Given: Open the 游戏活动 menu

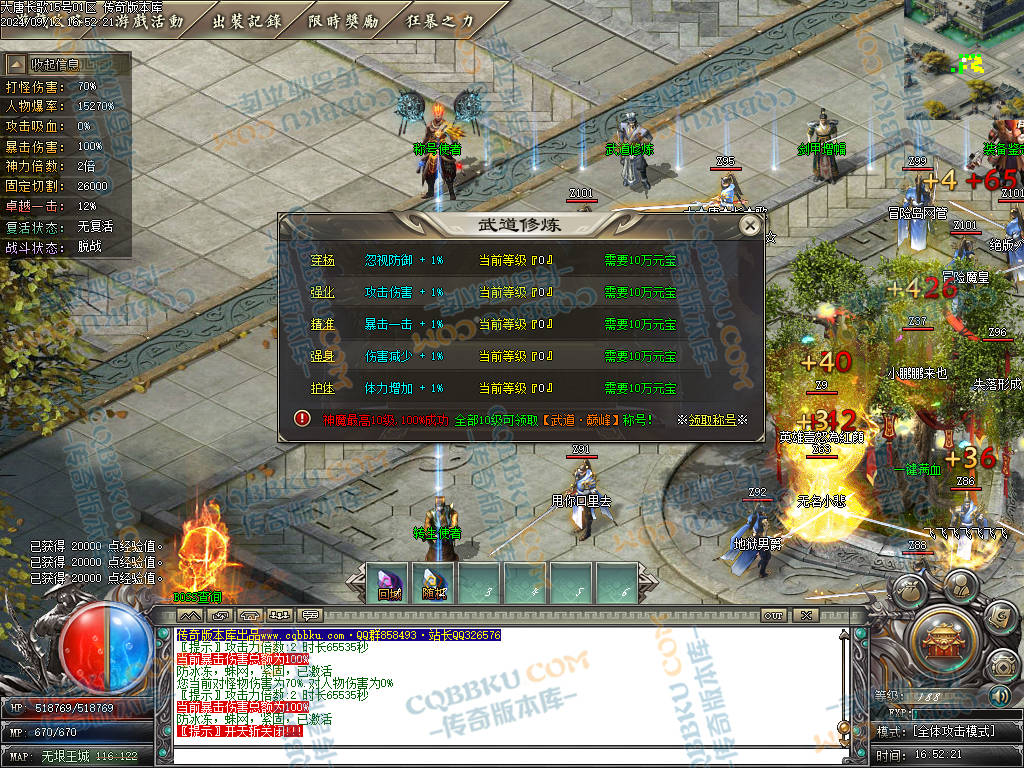Looking at the screenshot, I should (150, 20).
